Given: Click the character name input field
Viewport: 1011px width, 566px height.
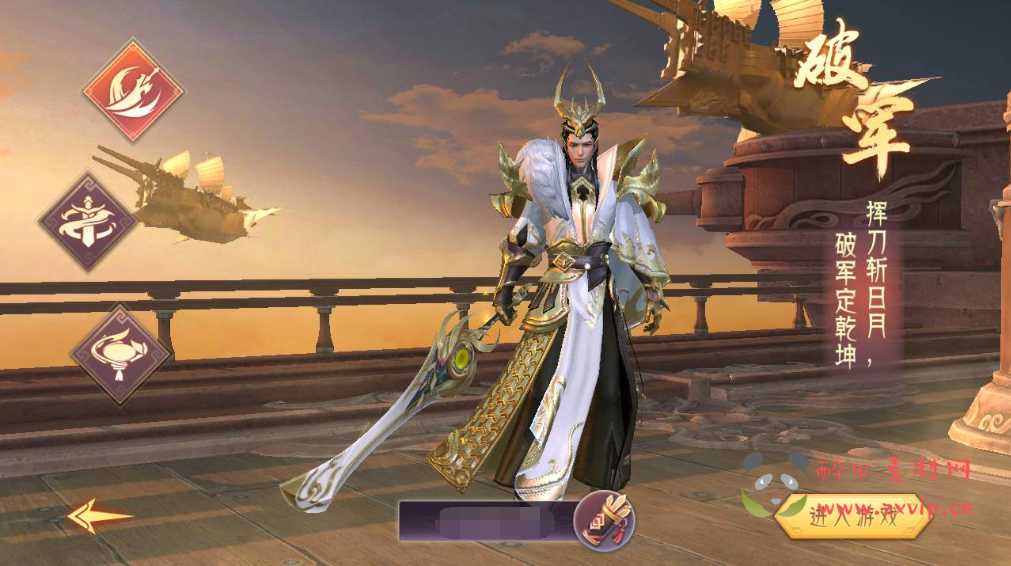Looking at the screenshot, I should coord(485,520).
